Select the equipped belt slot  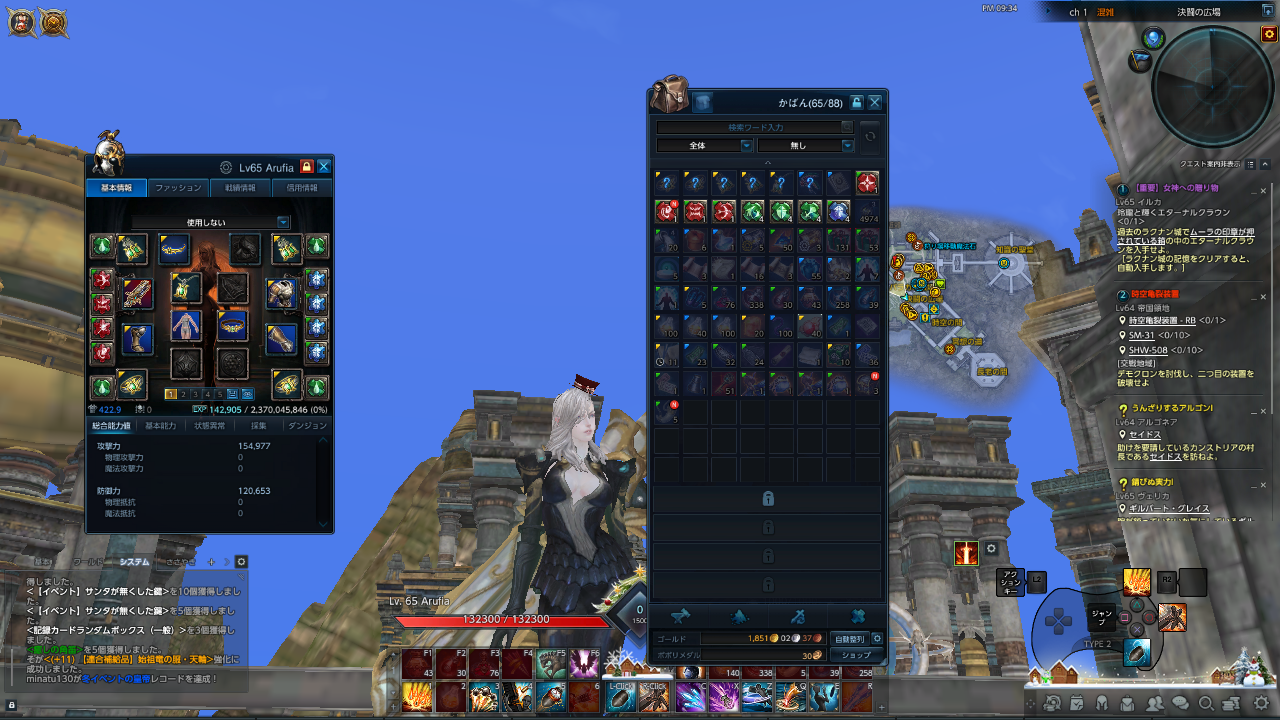(233, 324)
